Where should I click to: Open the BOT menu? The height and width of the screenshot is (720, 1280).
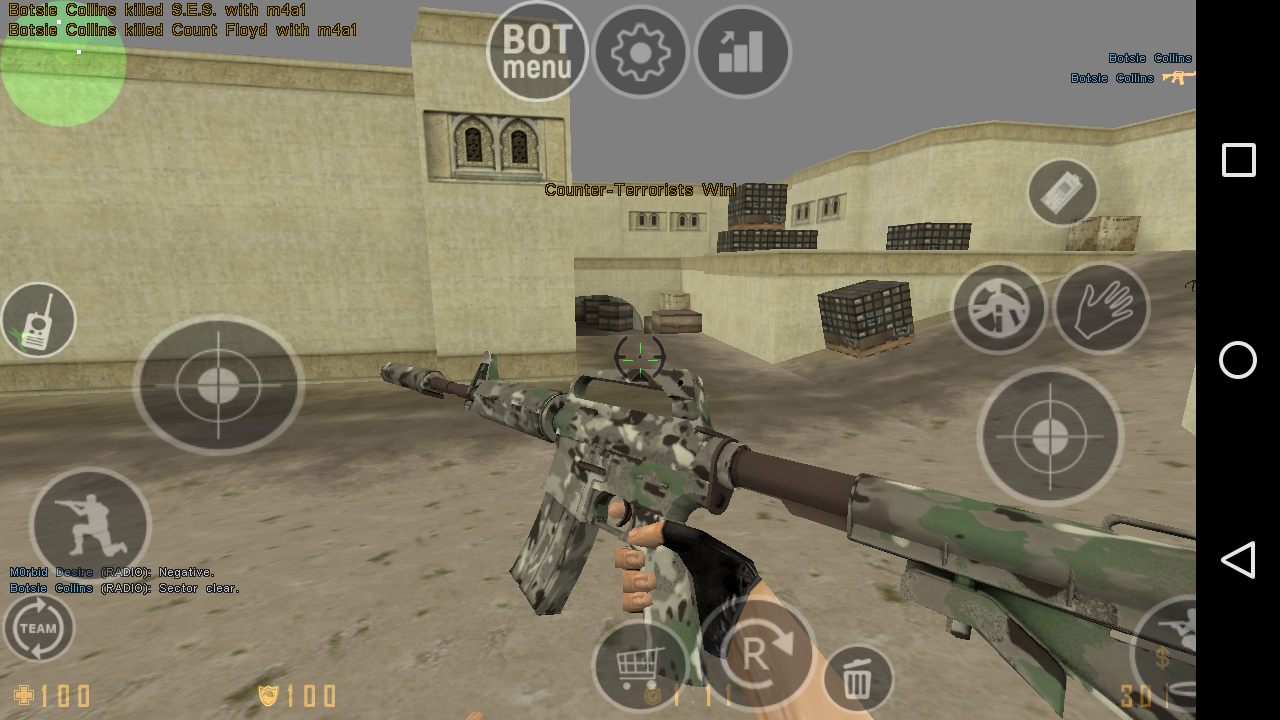click(x=537, y=51)
